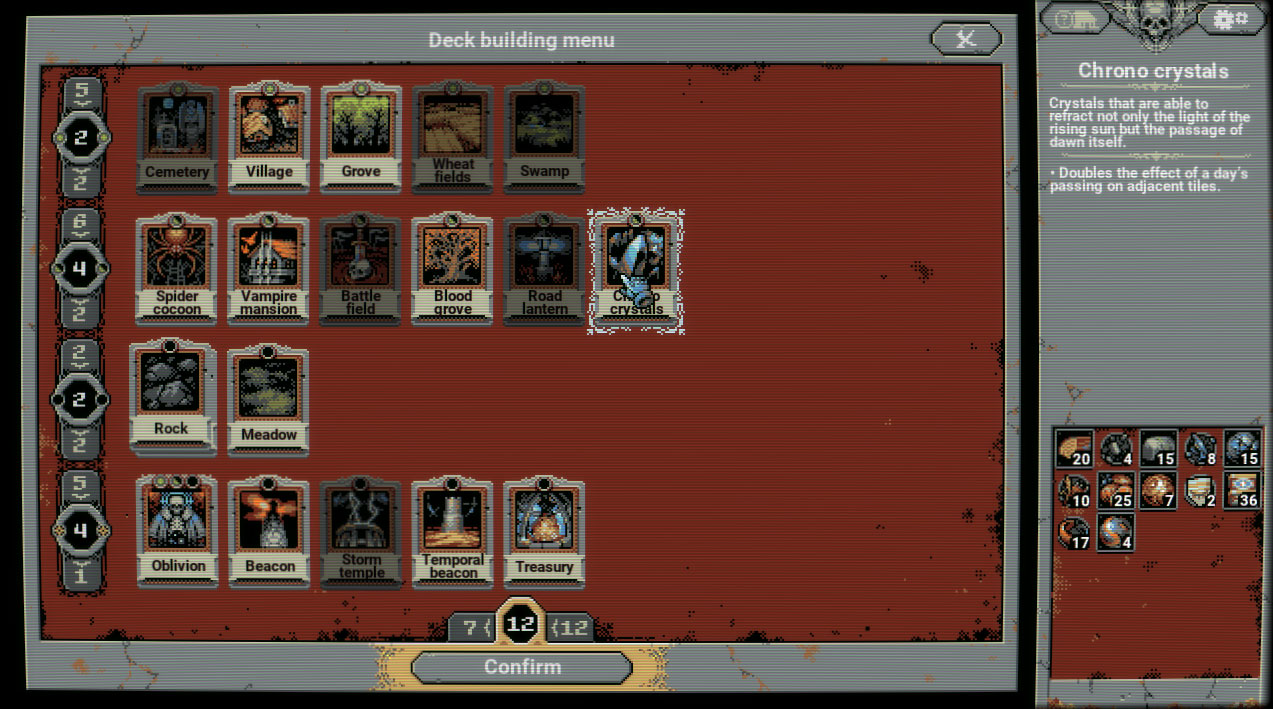Image resolution: width=1273 pixels, height=709 pixels.
Task: Choose the Temporal beacon card
Action: coord(453,531)
